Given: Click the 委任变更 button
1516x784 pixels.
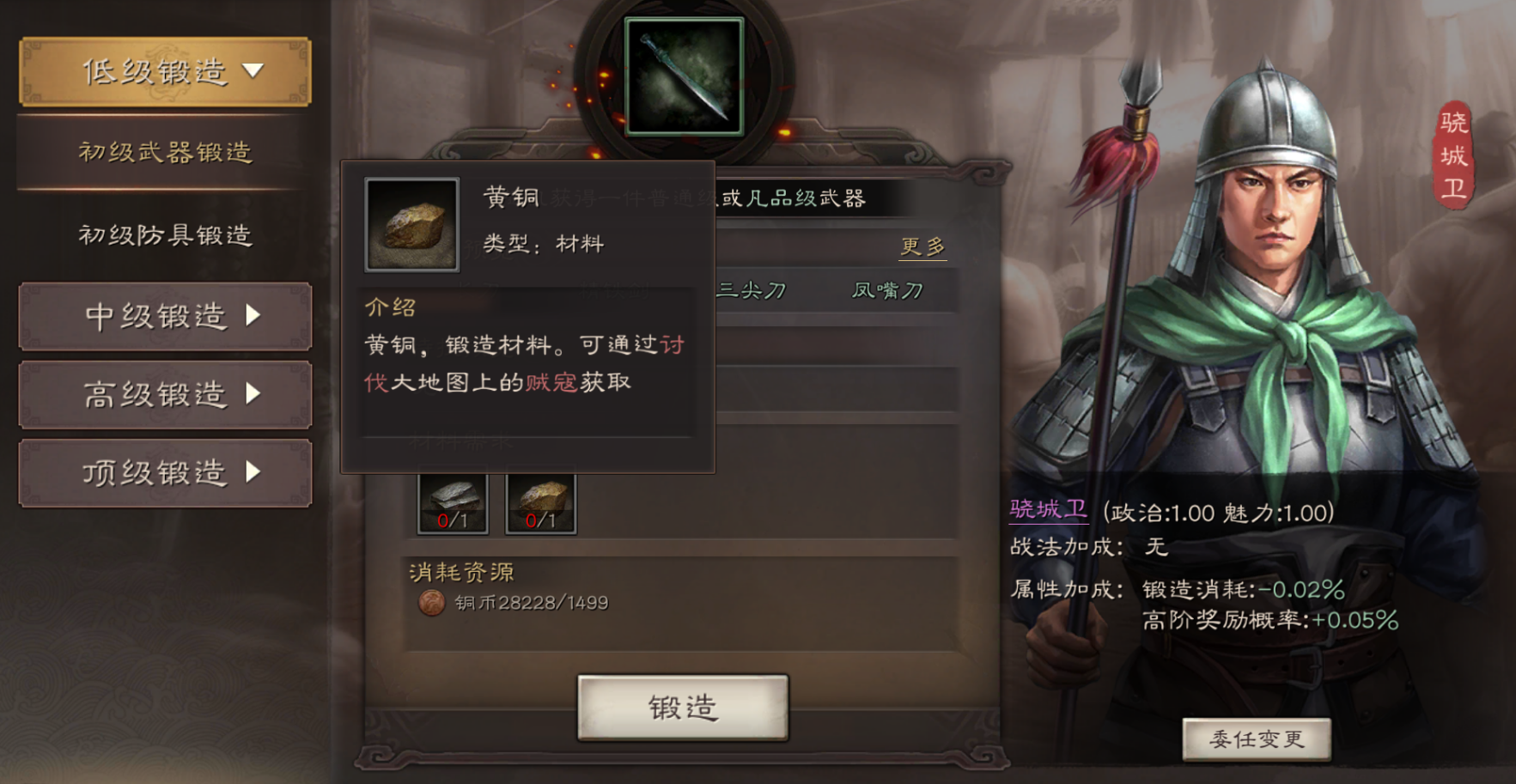Looking at the screenshot, I should (1257, 737).
